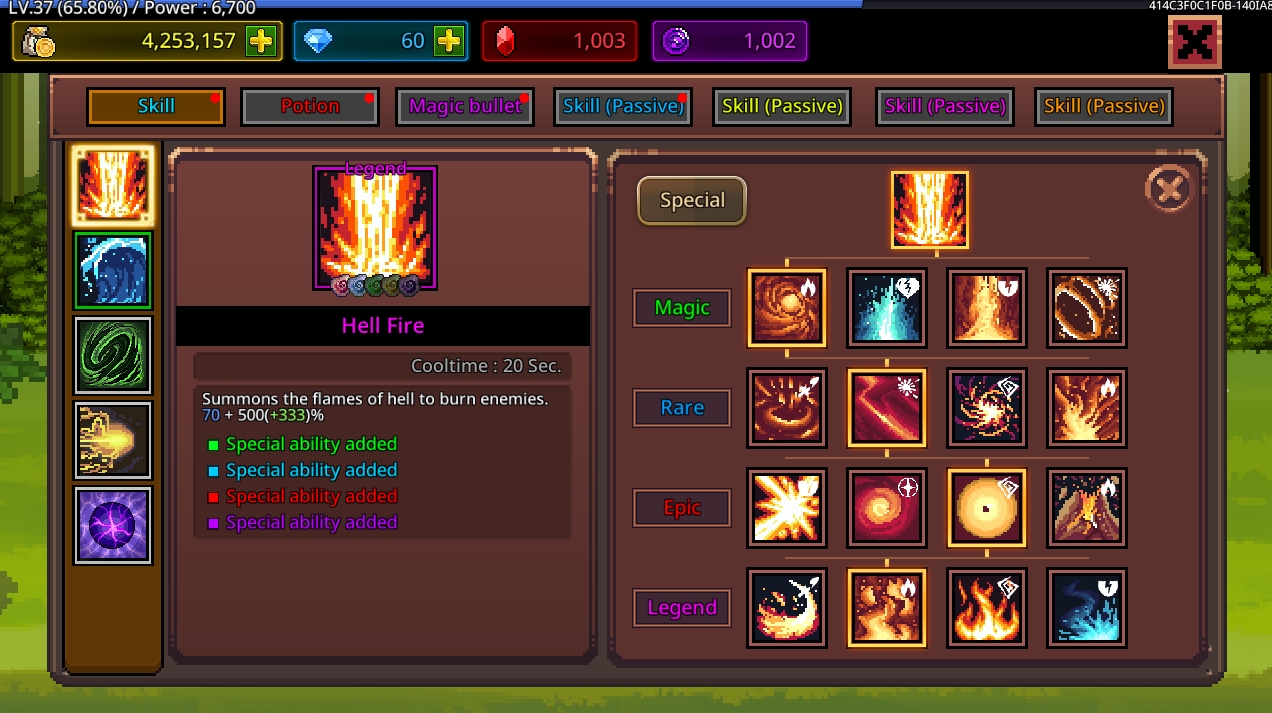Pick the bonfire flames Legend ability
Screen dimensions: 1272x713
[986, 608]
